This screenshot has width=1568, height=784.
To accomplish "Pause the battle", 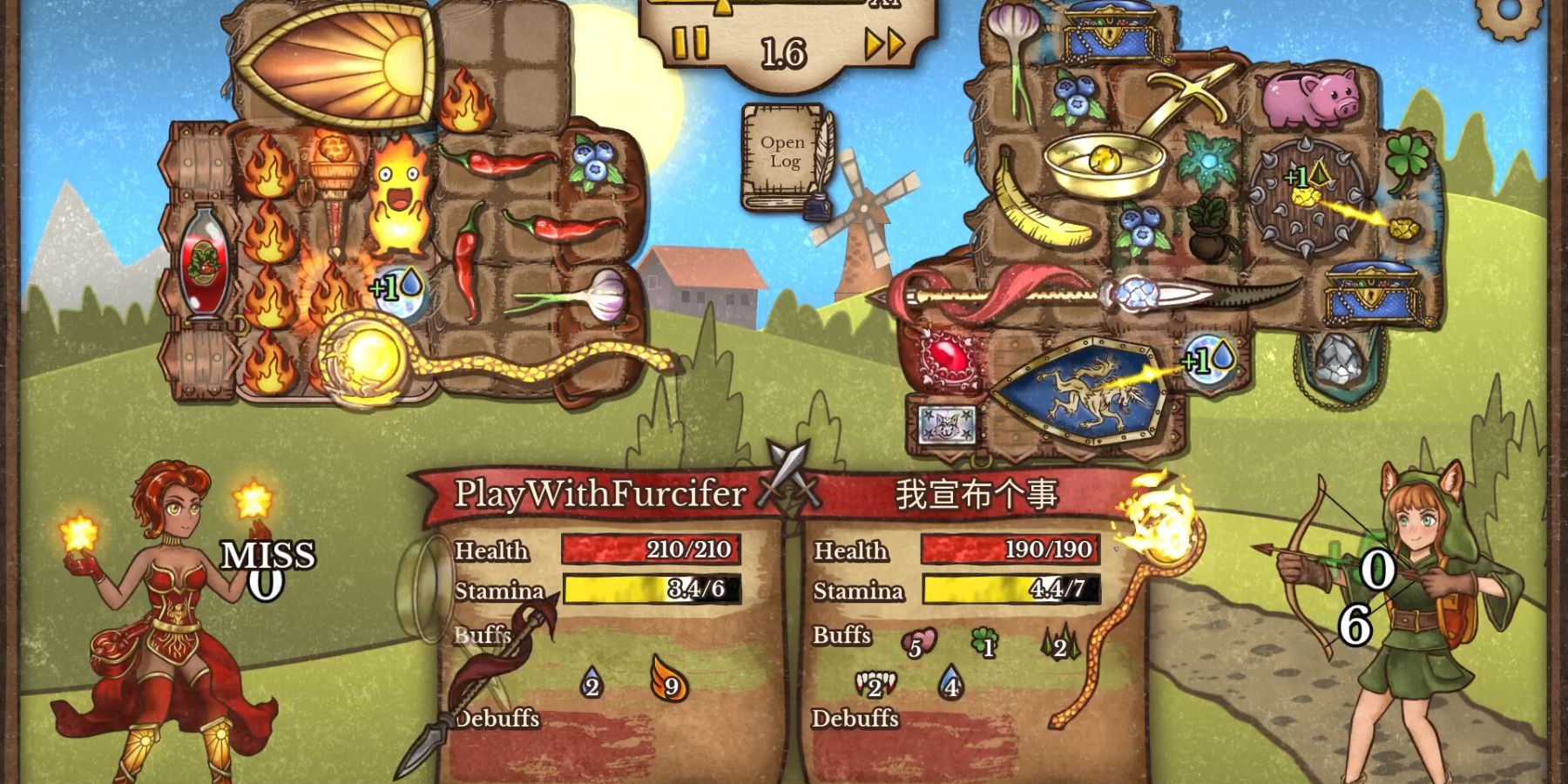I will tap(691, 44).
